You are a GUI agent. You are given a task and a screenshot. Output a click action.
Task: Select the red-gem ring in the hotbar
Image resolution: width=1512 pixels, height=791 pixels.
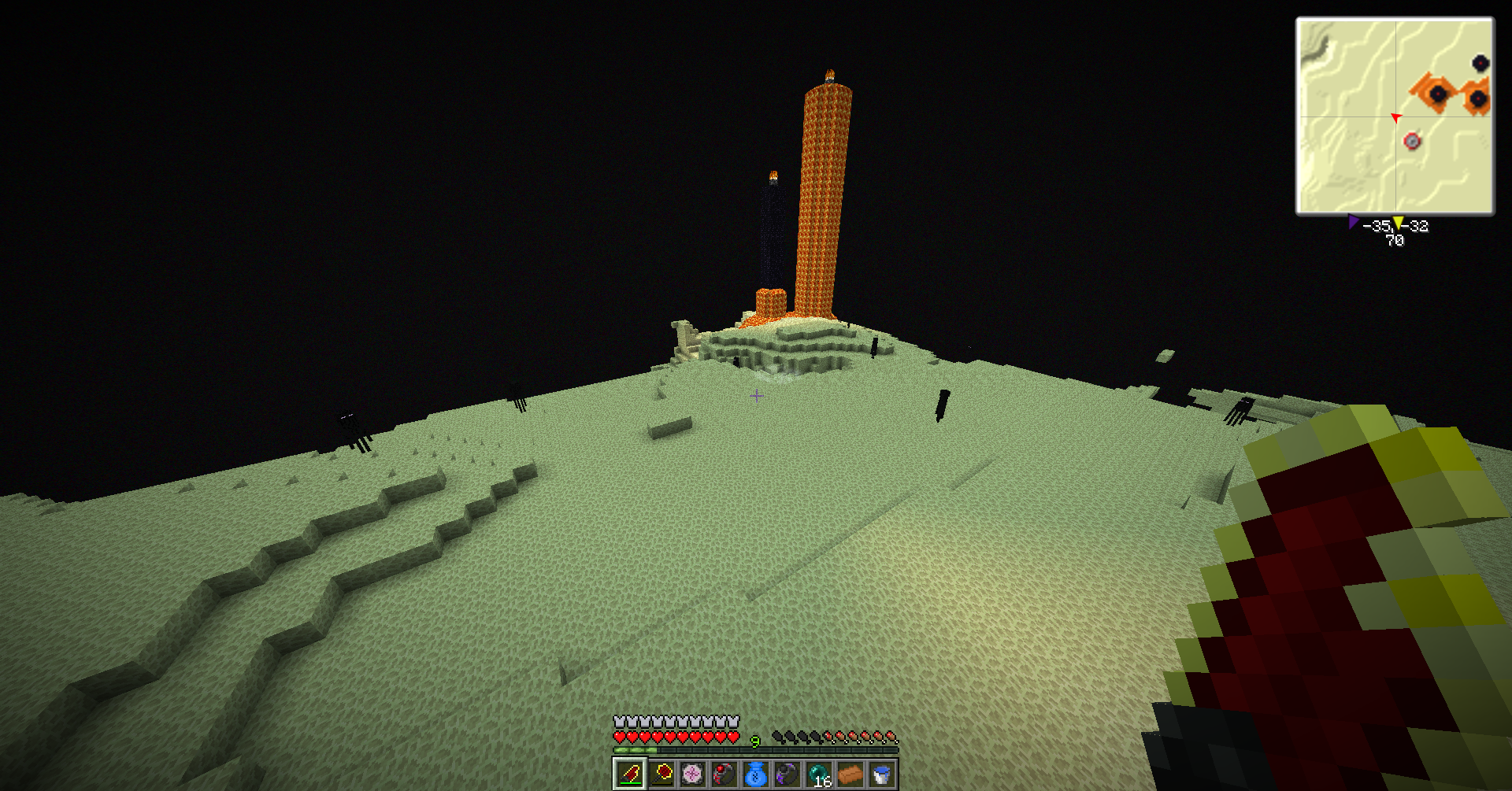click(724, 774)
